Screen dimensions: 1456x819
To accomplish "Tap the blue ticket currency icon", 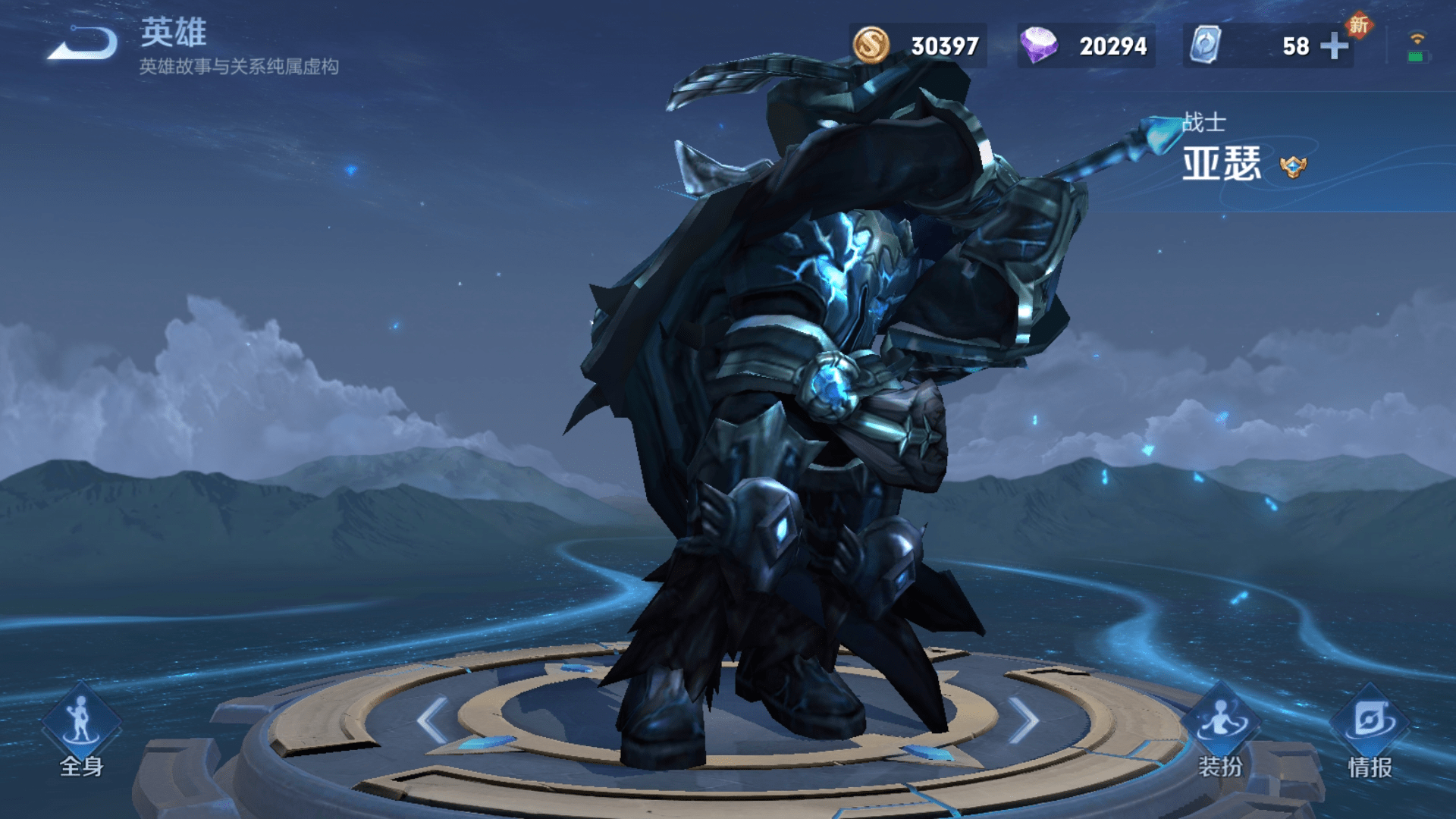I will click(x=1204, y=45).
